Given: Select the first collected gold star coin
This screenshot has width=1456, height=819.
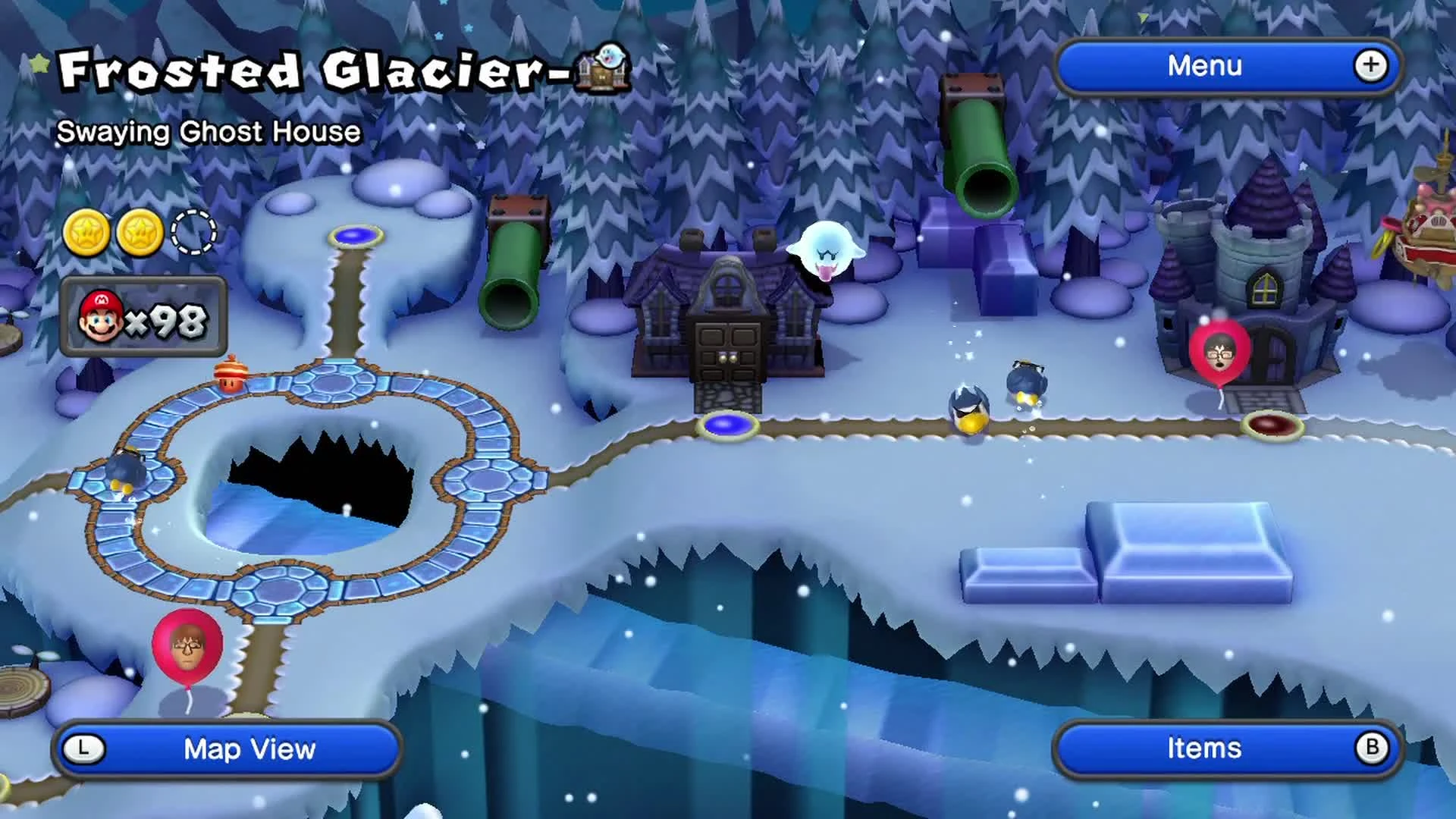Looking at the screenshot, I should [x=86, y=234].
